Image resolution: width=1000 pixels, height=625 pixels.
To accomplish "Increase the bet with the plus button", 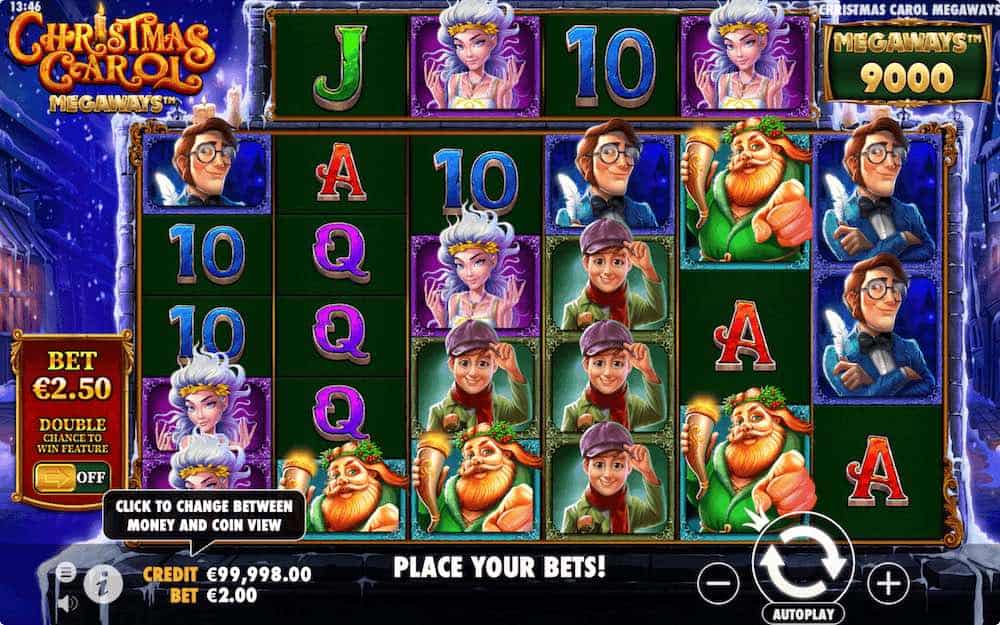I will click(887, 580).
